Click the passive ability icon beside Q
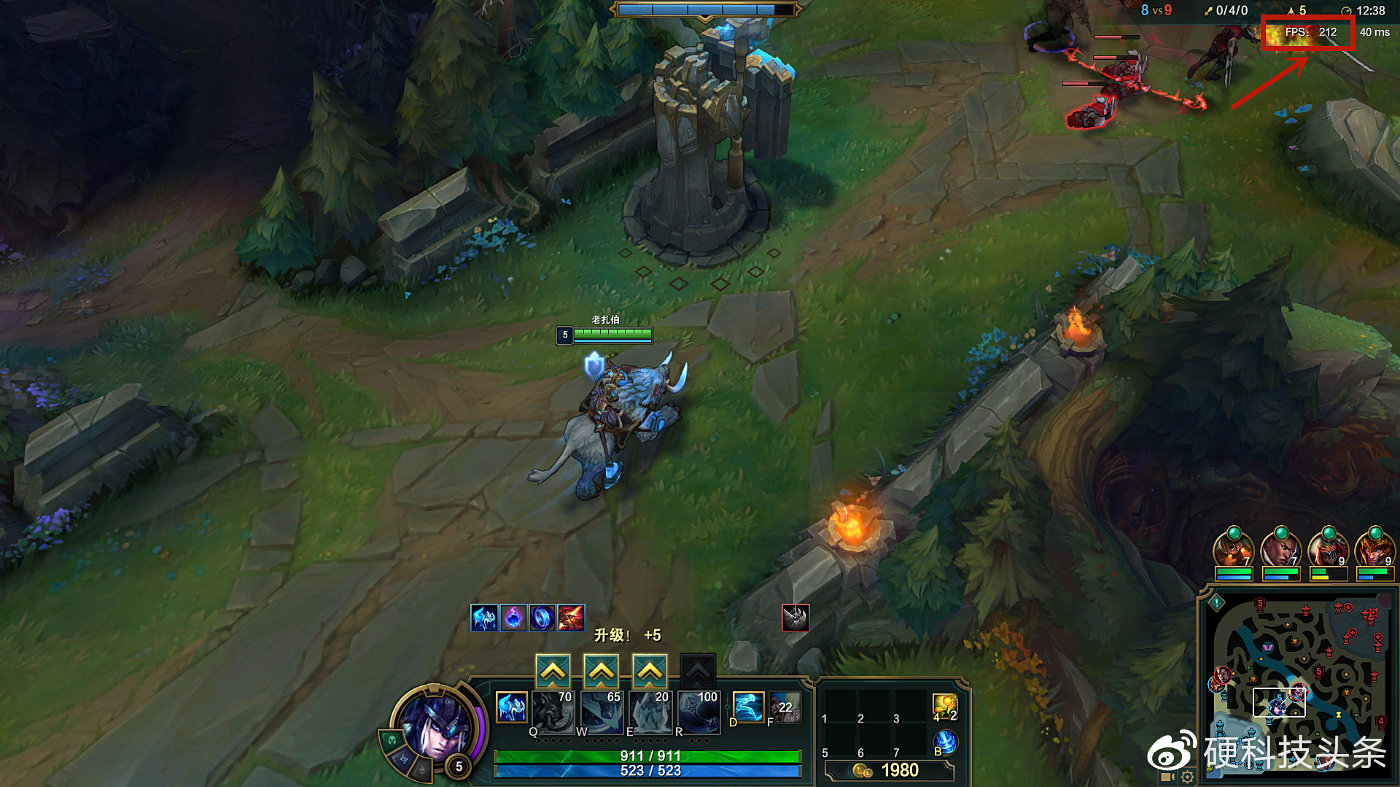The image size is (1400, 787). tap(512, 708)
